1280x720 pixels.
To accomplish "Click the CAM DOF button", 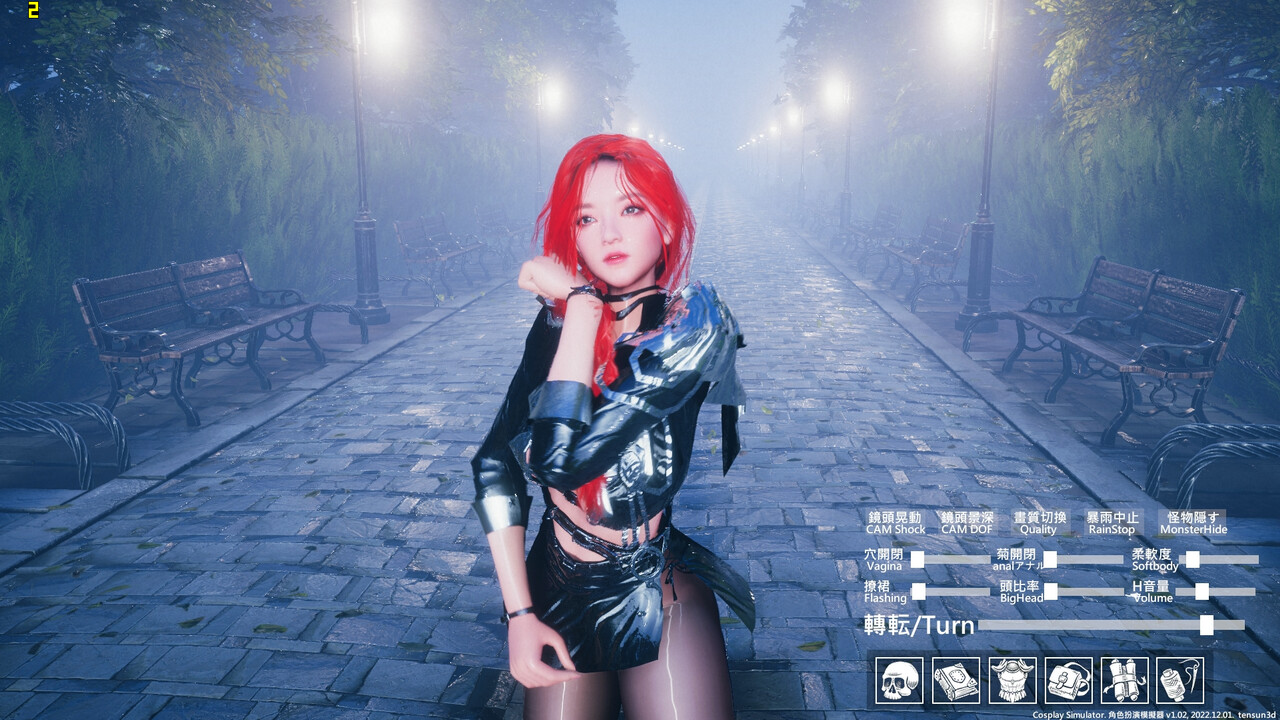I will pyautogui.click(x=968, y=523).
